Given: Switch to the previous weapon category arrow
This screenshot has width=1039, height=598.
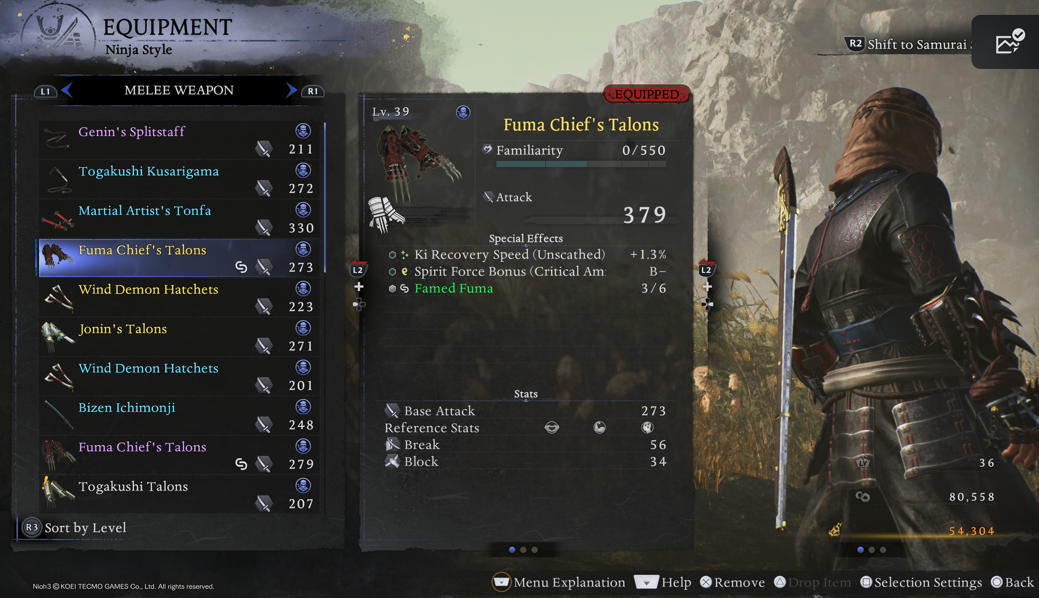Looking at the screenshot, I should coord(67,91).
